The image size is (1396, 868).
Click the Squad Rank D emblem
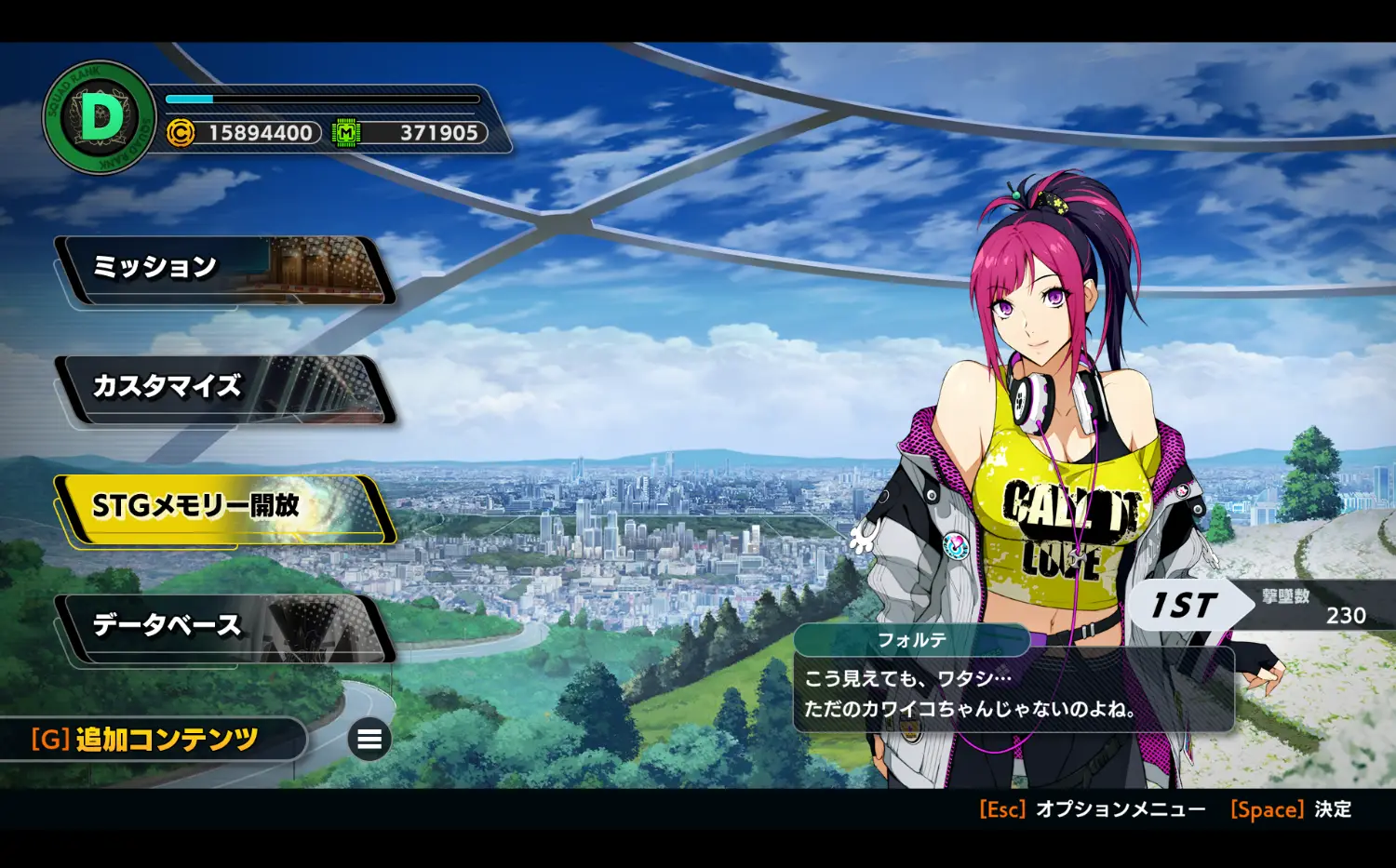pos(100,118)
